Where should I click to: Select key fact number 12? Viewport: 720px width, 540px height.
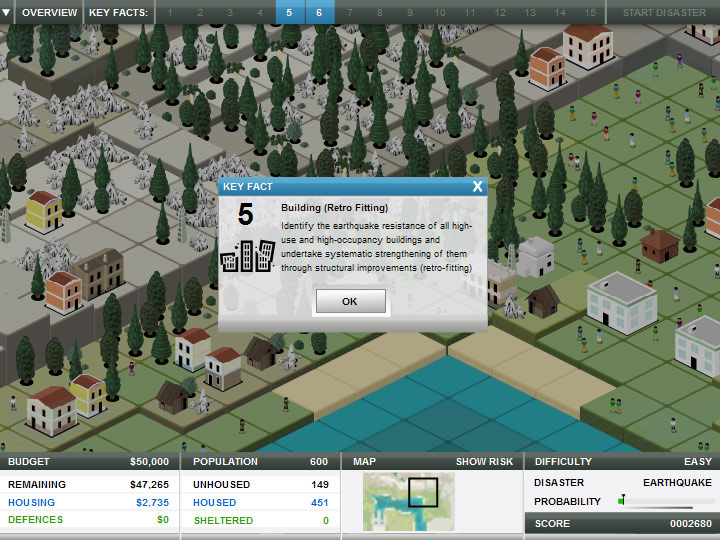500,12
